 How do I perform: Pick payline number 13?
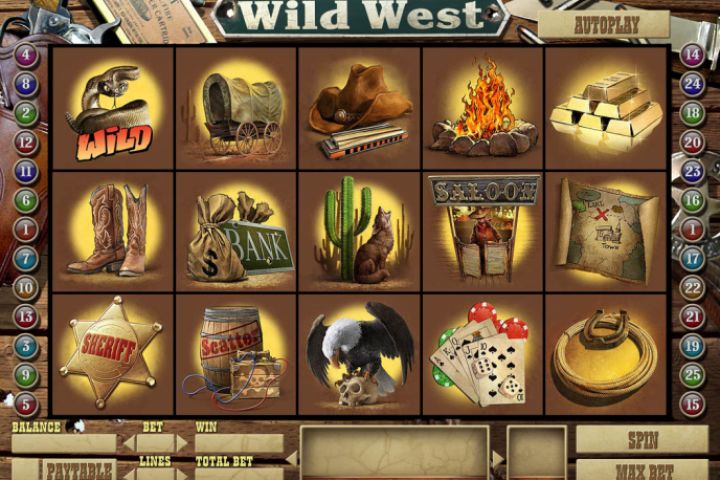click(x=27, y=317)
